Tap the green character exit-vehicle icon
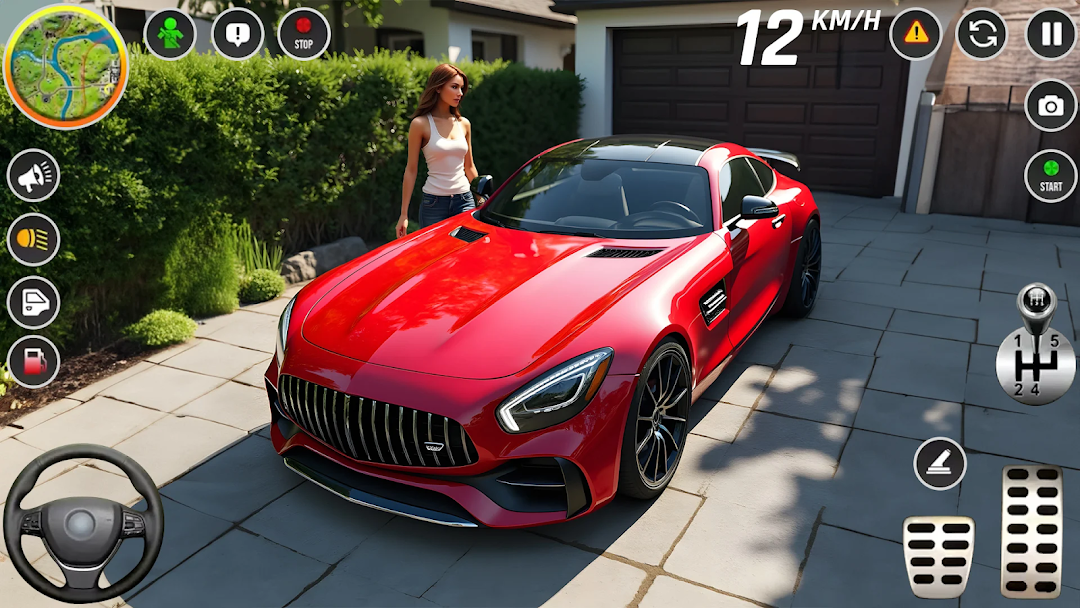This screenshot has height=608, width=1080. pos(170,34)
